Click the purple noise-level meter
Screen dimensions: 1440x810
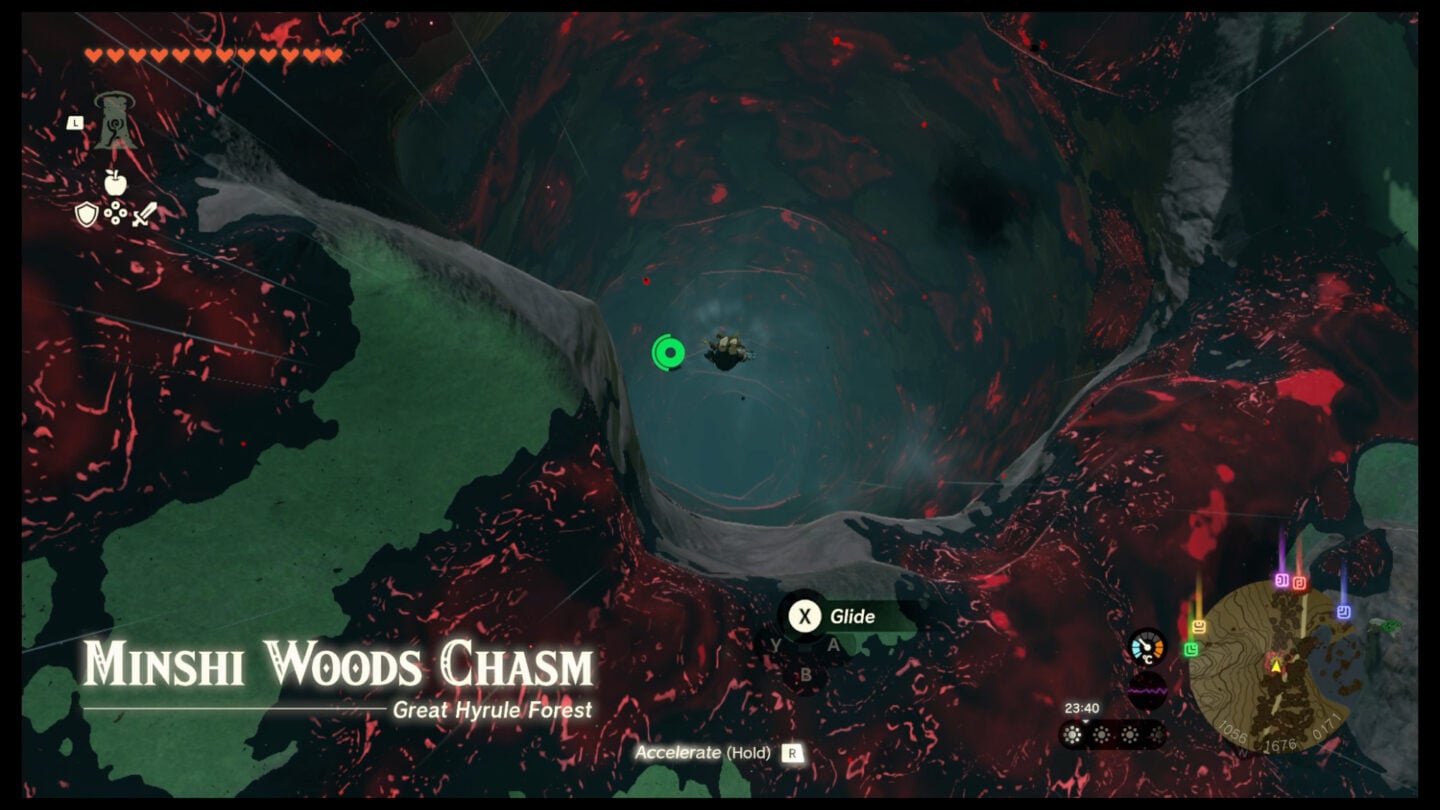[1147, 690]
